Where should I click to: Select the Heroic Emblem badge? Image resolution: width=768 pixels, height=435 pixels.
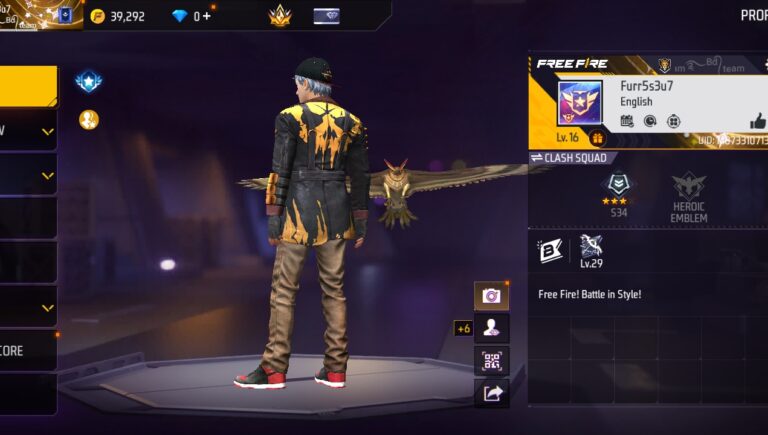(688, 196)
